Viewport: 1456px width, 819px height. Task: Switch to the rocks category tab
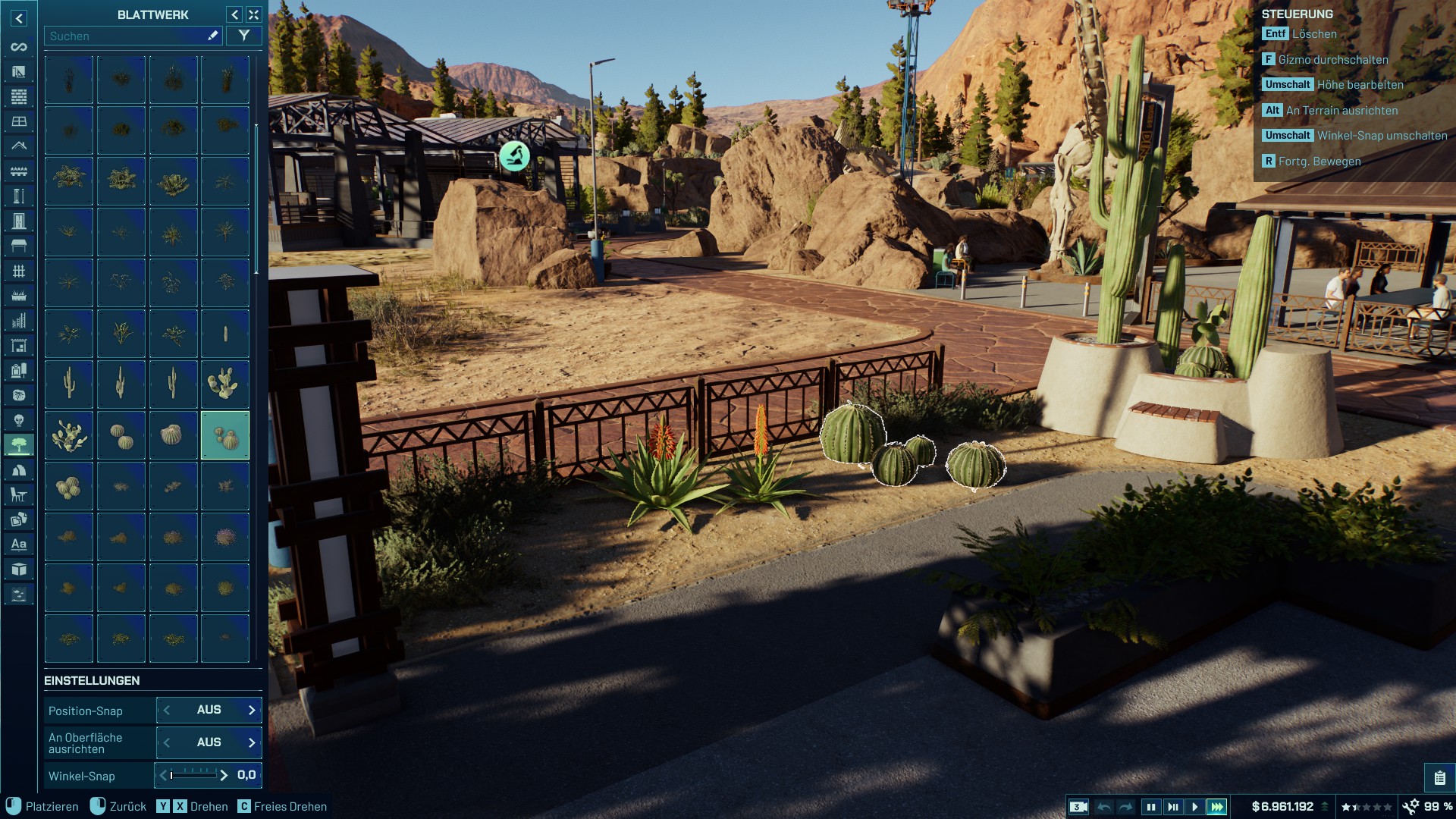click(x=19, y=470)
